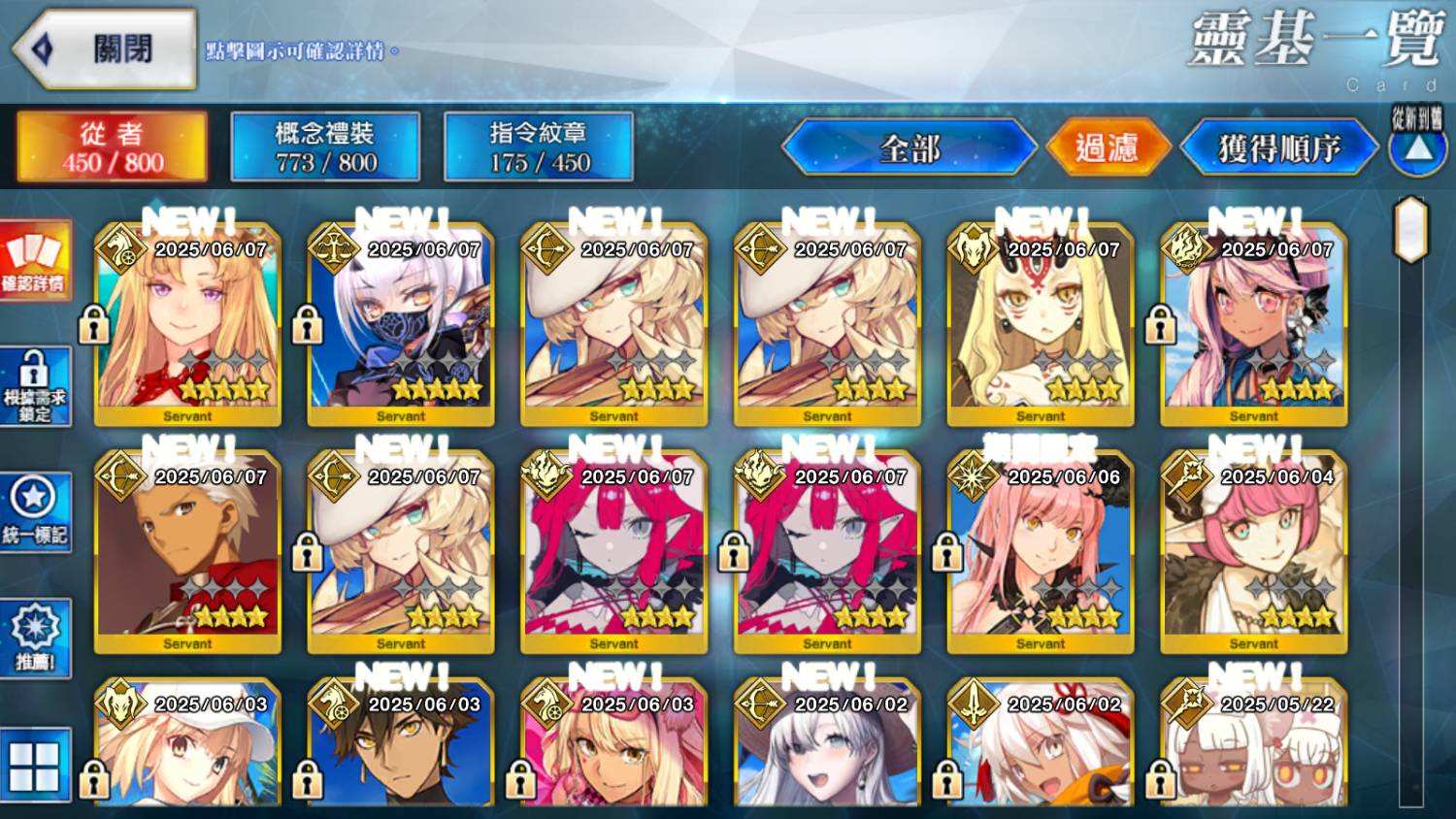
Task: Open the 過濾 filter options
Action: 1107,148
